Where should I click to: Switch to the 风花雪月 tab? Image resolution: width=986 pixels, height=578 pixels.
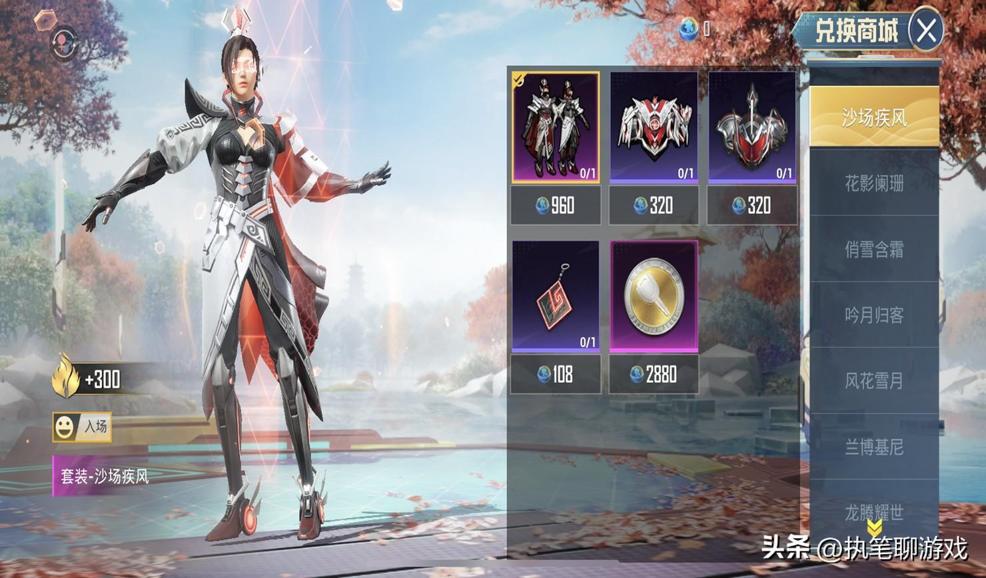tap(873, 381)
